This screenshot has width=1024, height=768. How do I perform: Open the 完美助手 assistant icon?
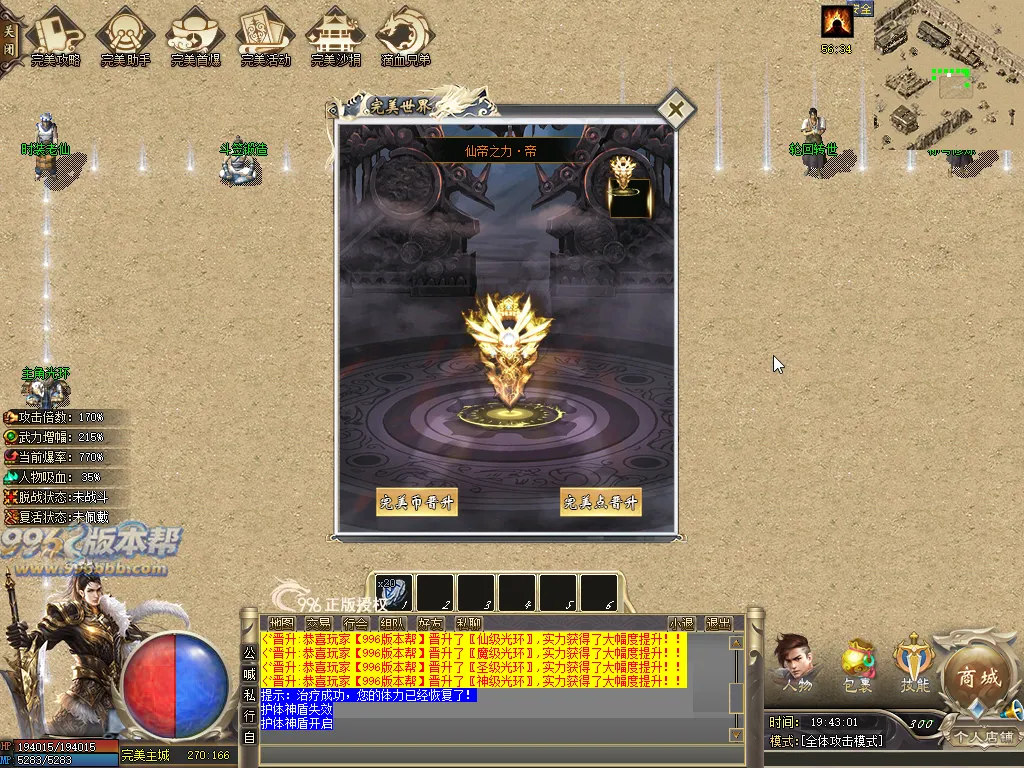(125, 36)
